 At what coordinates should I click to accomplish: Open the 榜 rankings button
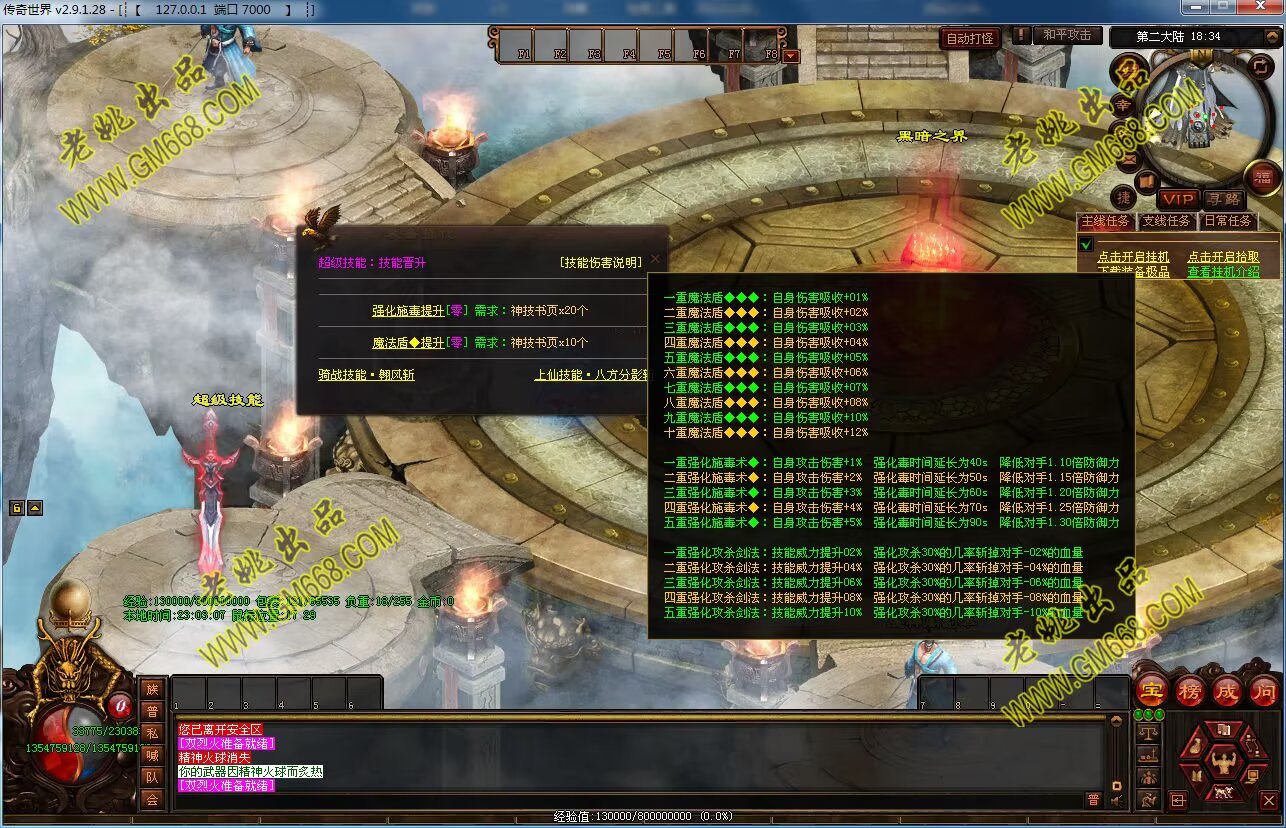tap(1189, 690)
